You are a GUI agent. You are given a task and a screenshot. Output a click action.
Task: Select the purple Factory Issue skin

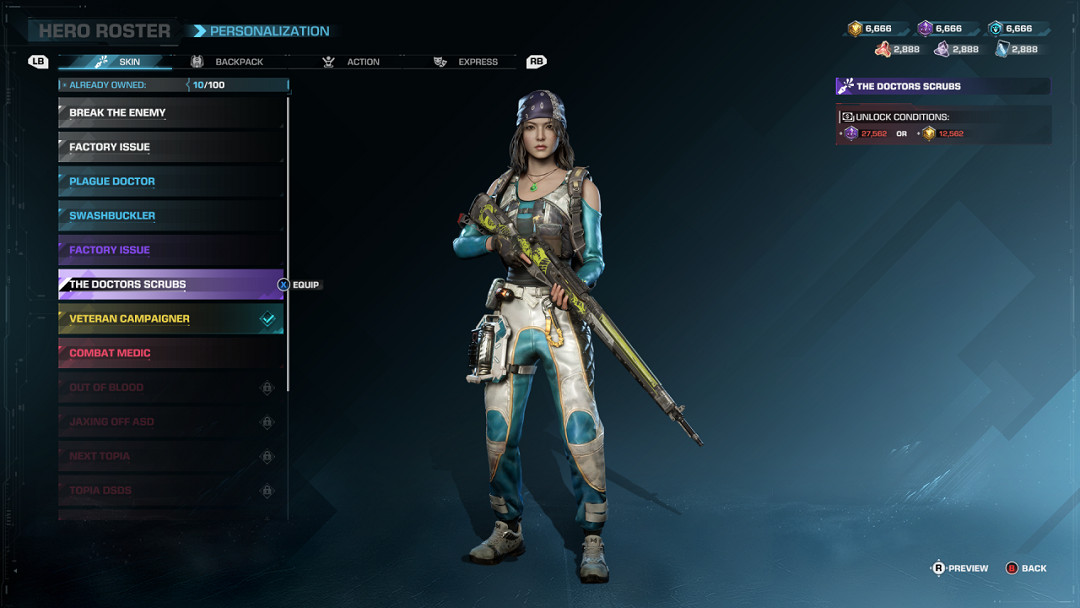(x=171, y=250)
